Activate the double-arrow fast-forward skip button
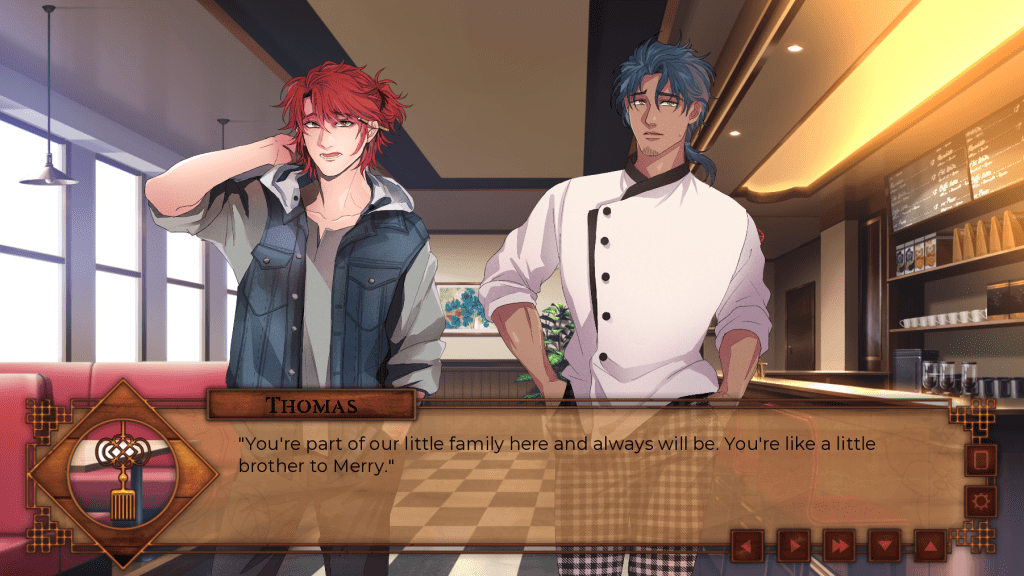Viewport: 1024px width, 576px height. tap(839, 545)
